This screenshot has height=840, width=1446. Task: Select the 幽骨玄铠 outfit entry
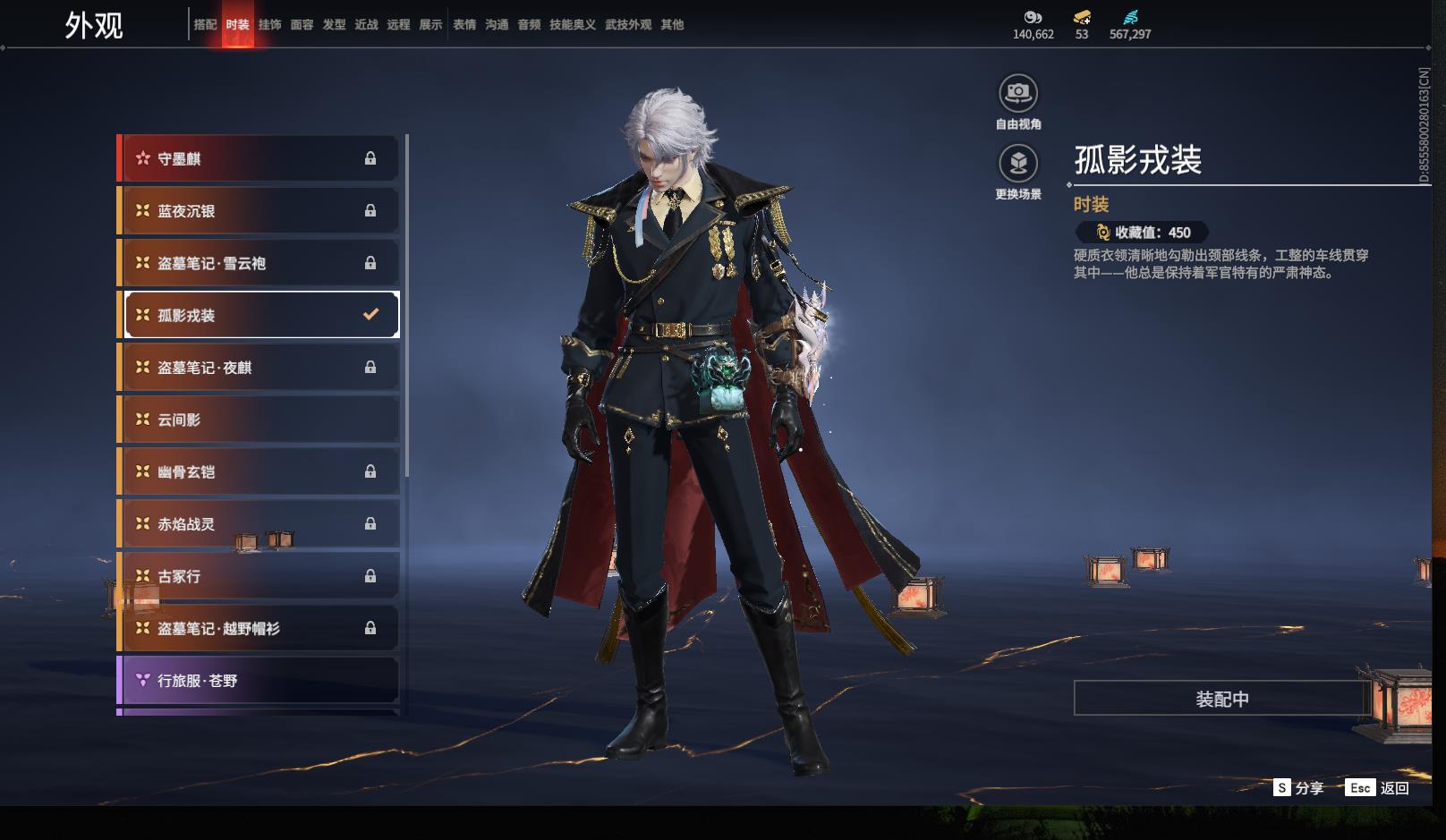click(x=259, y=471)
